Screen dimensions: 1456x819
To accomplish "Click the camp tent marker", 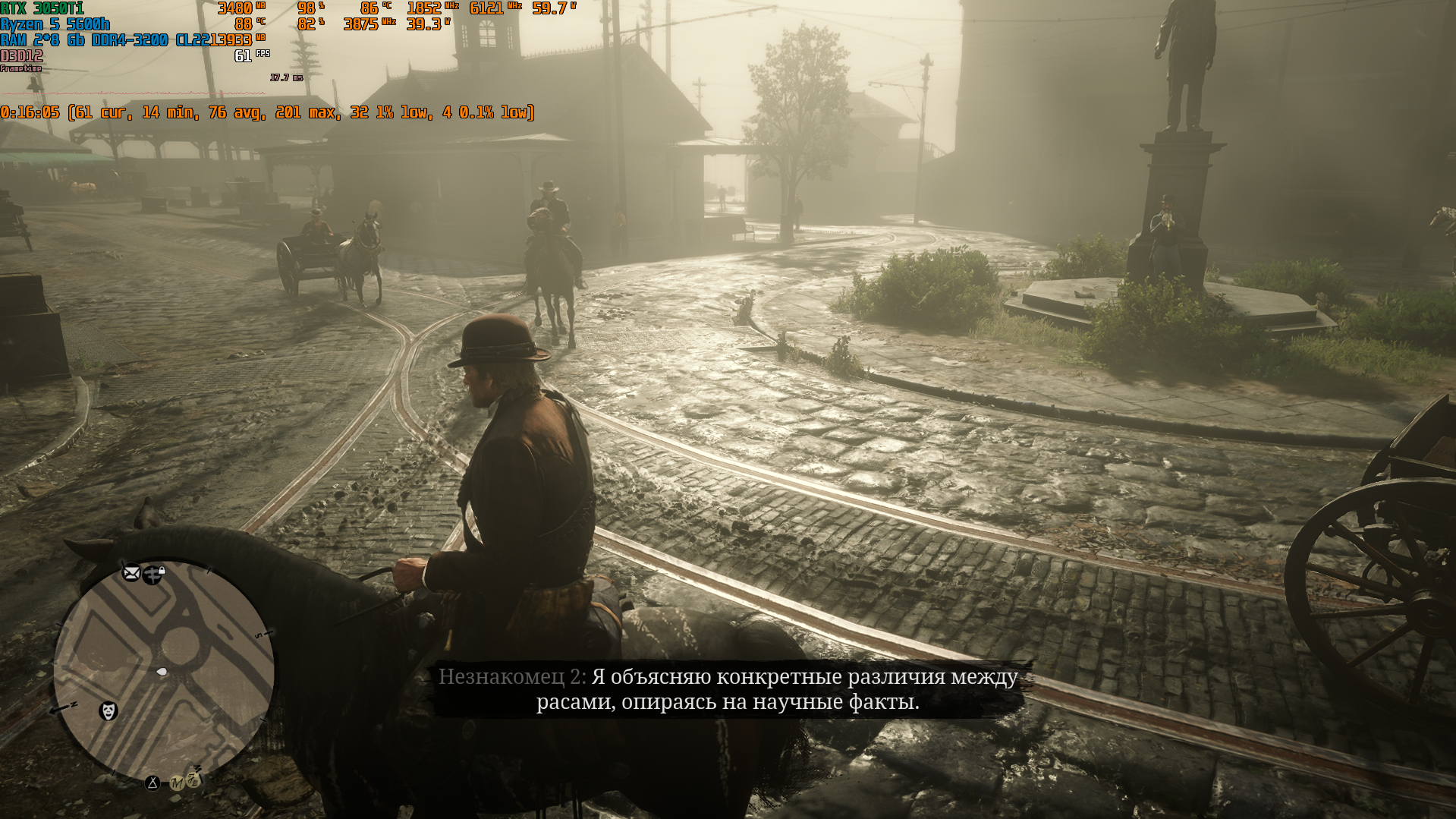I will coord(153,783).
